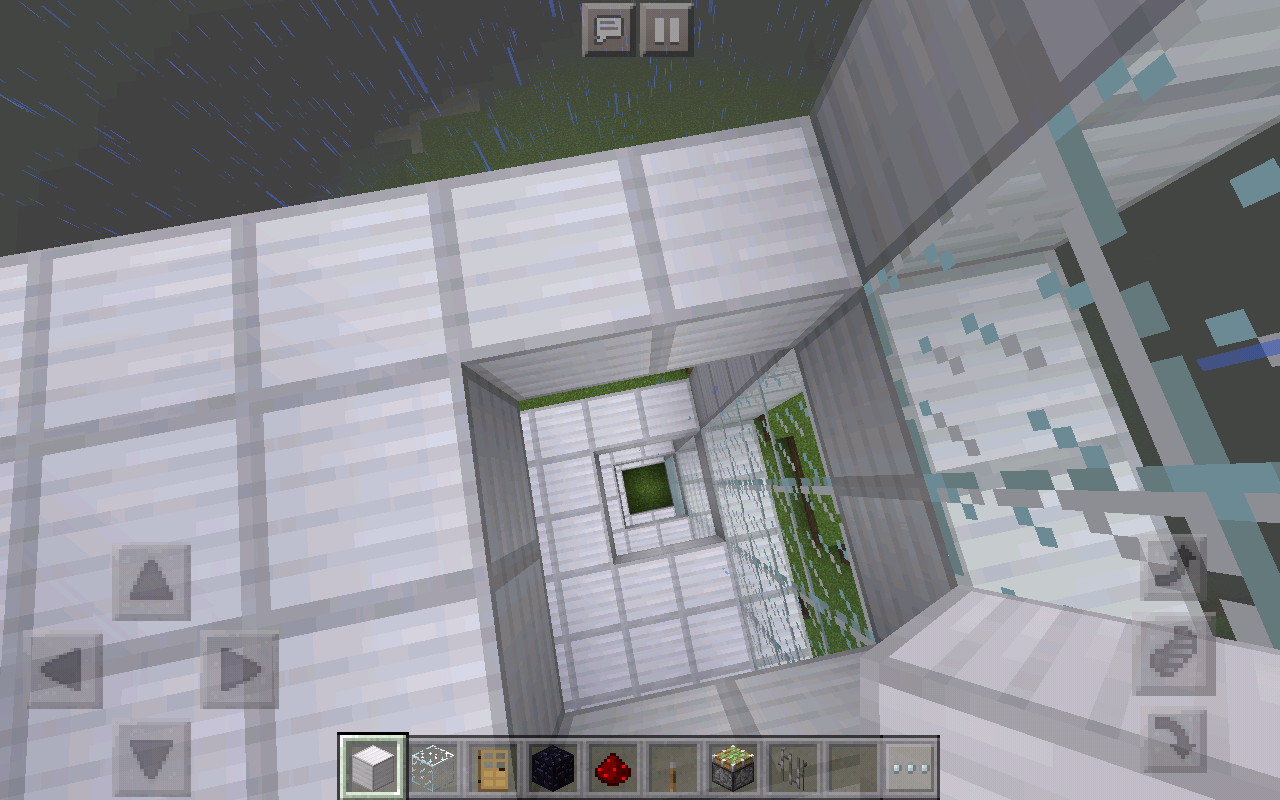This screenshot has width=1280, height=800.
Task: Tap the crosshair target block
Action: pyautogui.click(x=640, y=400)
